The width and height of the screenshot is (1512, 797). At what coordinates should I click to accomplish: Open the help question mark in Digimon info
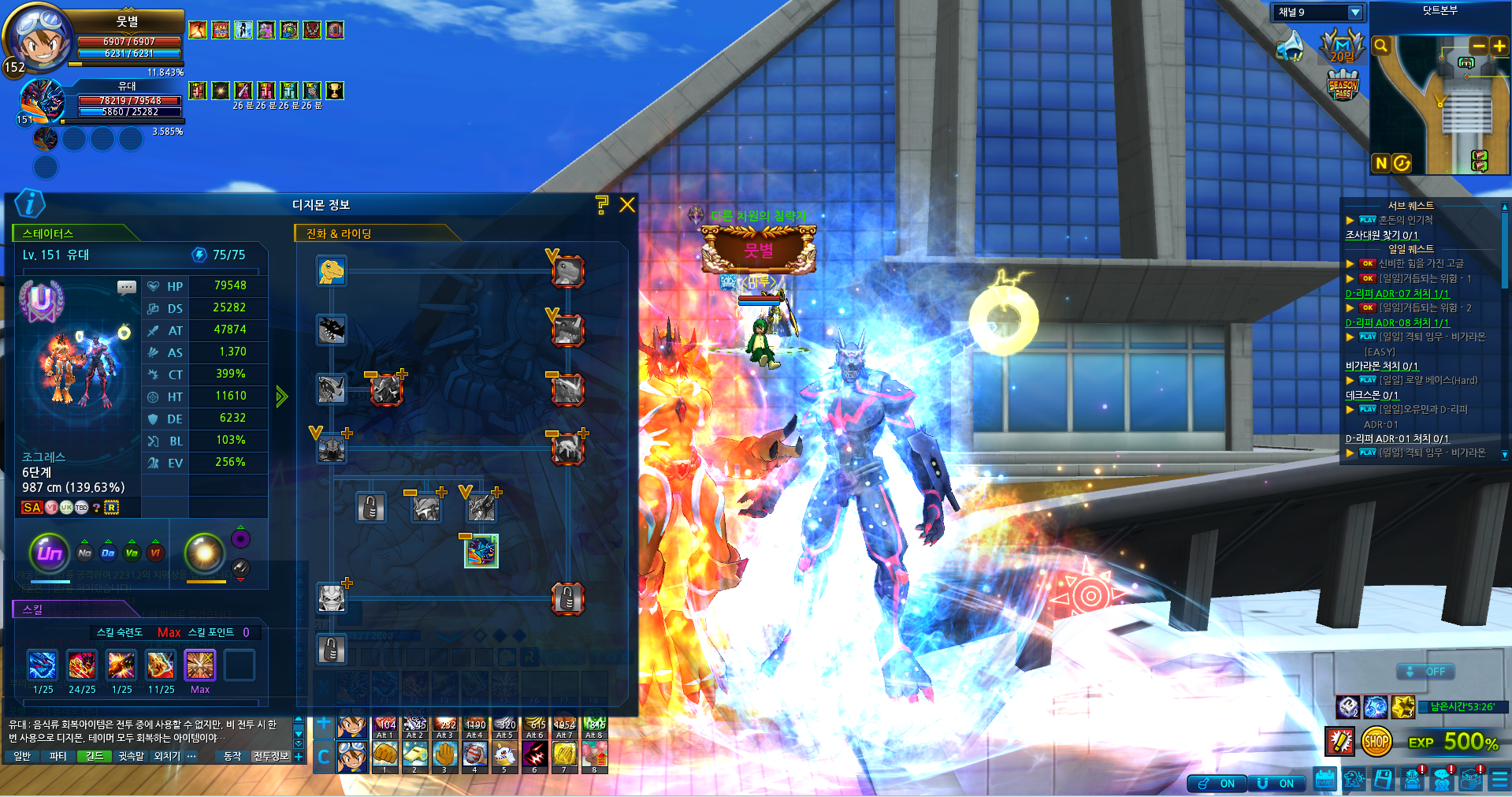[602, 205]
